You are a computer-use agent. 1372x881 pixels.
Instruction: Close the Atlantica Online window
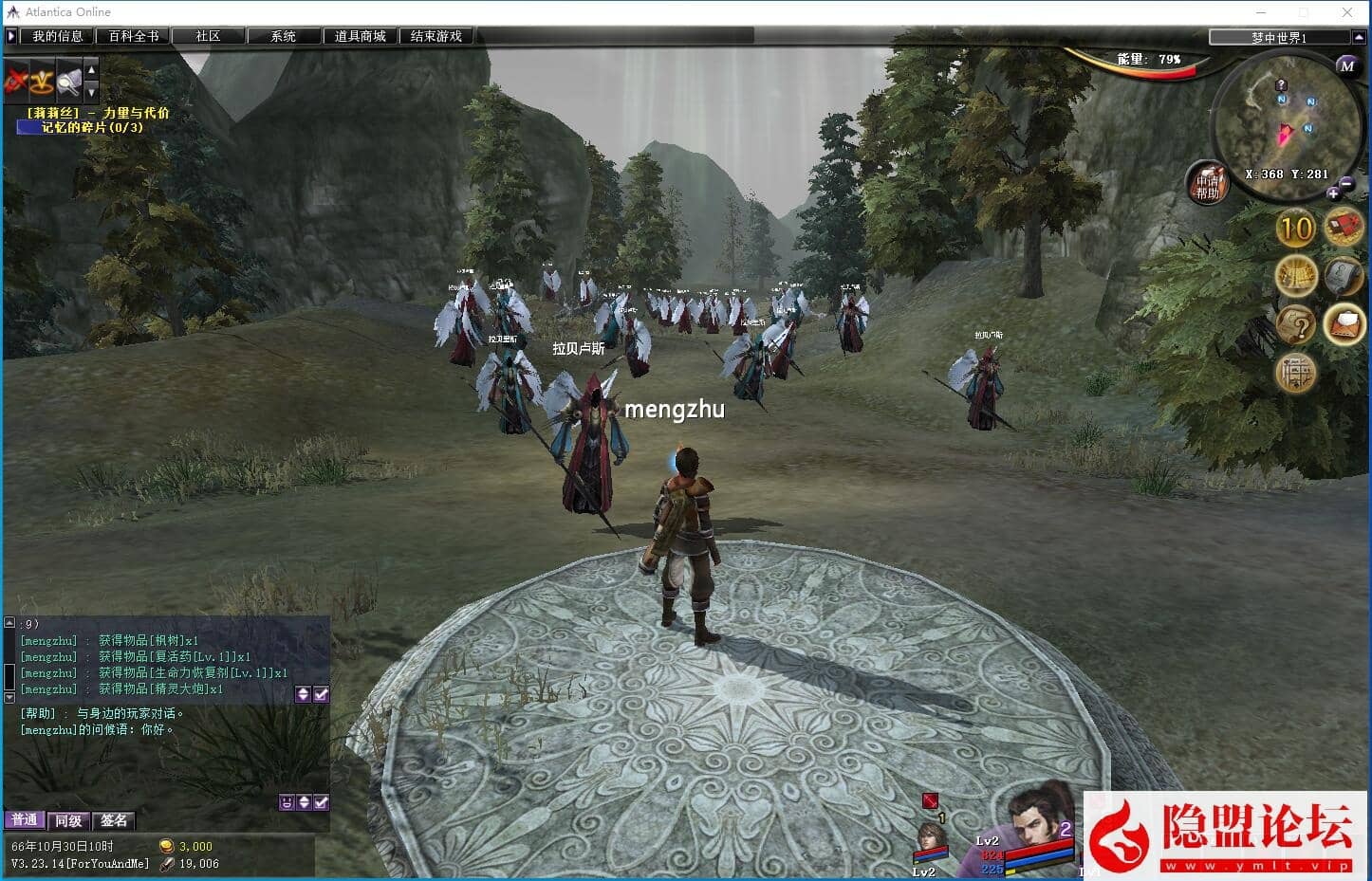[1347, 12]
